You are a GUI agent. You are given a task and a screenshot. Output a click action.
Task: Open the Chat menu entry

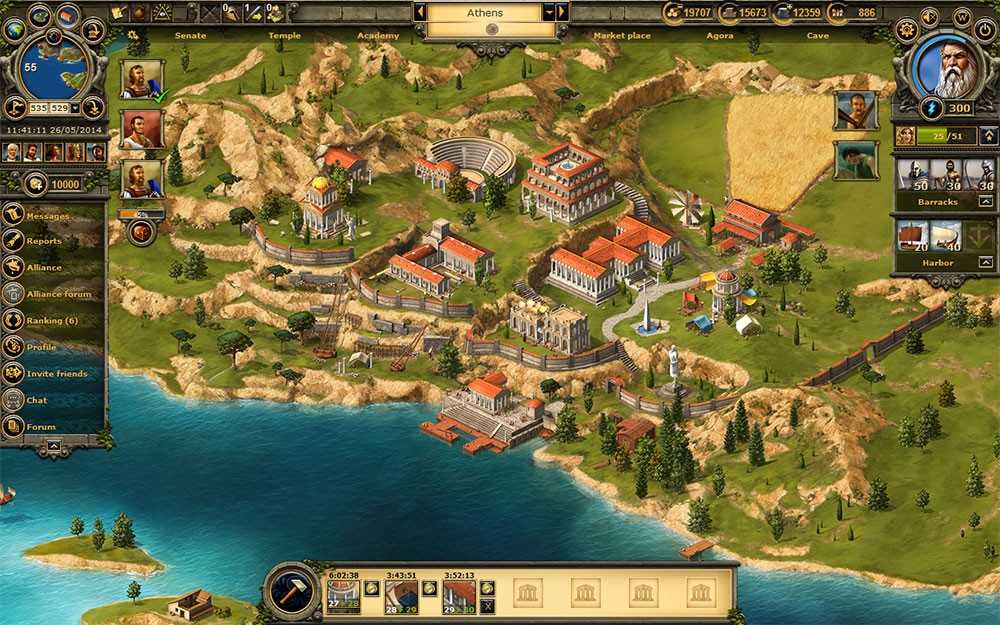point(37,400)
